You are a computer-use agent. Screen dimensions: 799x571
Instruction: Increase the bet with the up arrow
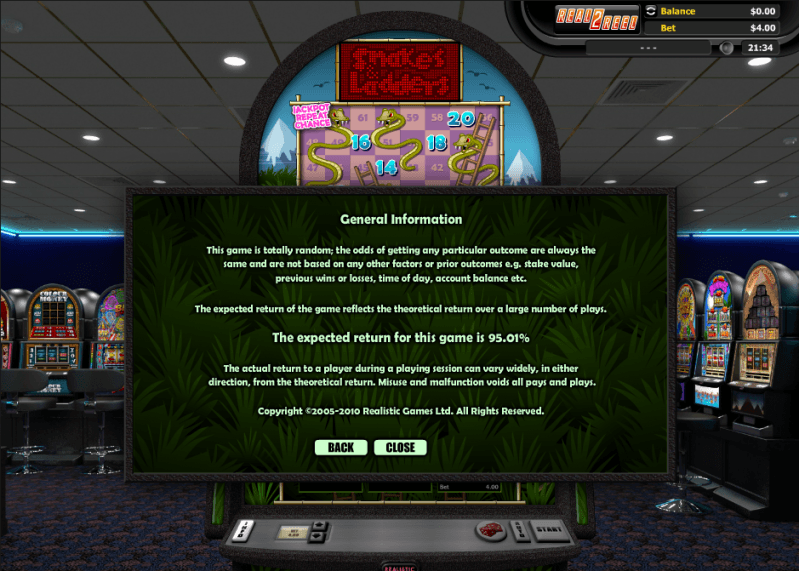point(319,525)
